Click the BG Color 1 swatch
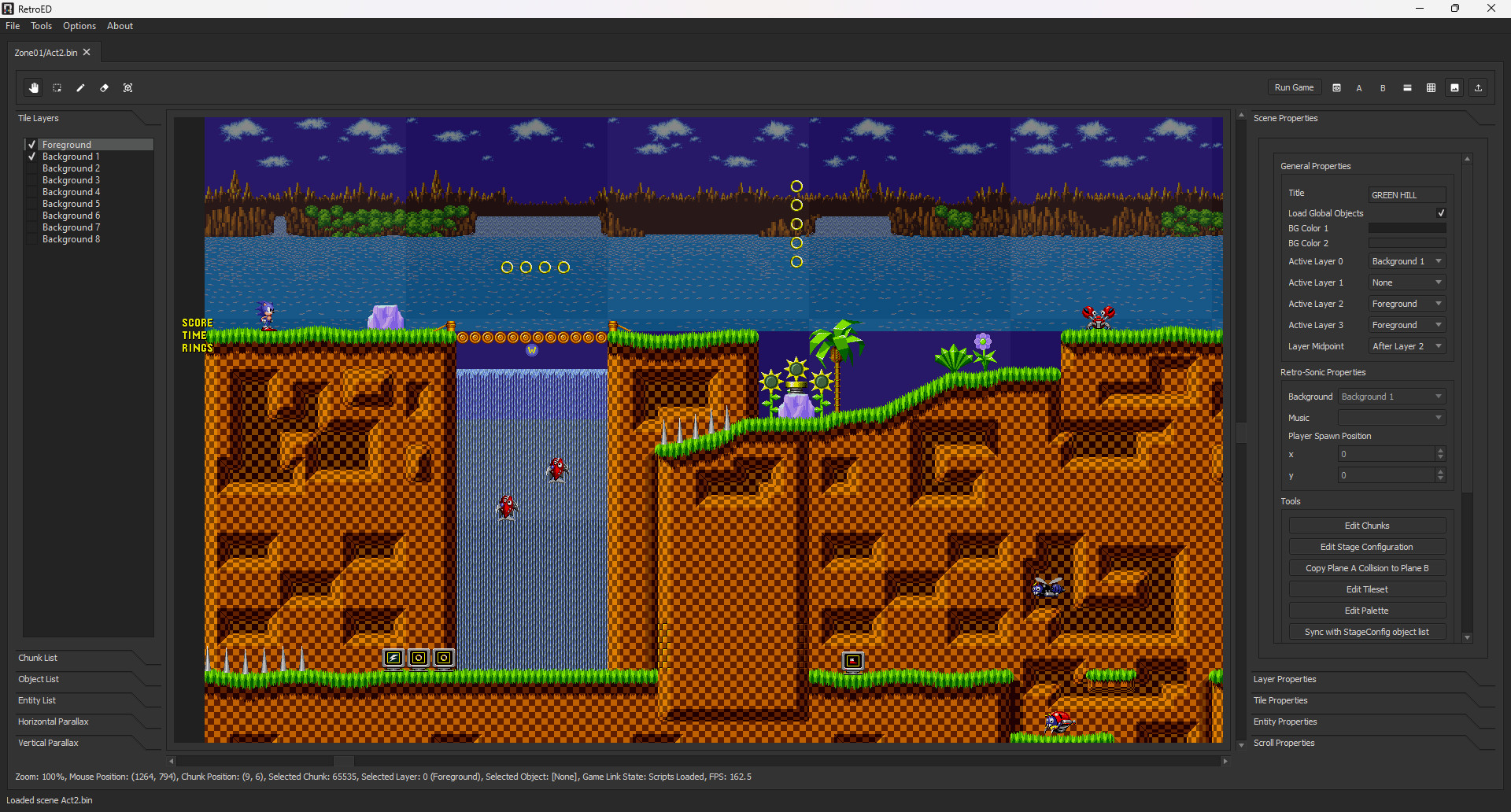1511x812 pixels. (1406, 227)
